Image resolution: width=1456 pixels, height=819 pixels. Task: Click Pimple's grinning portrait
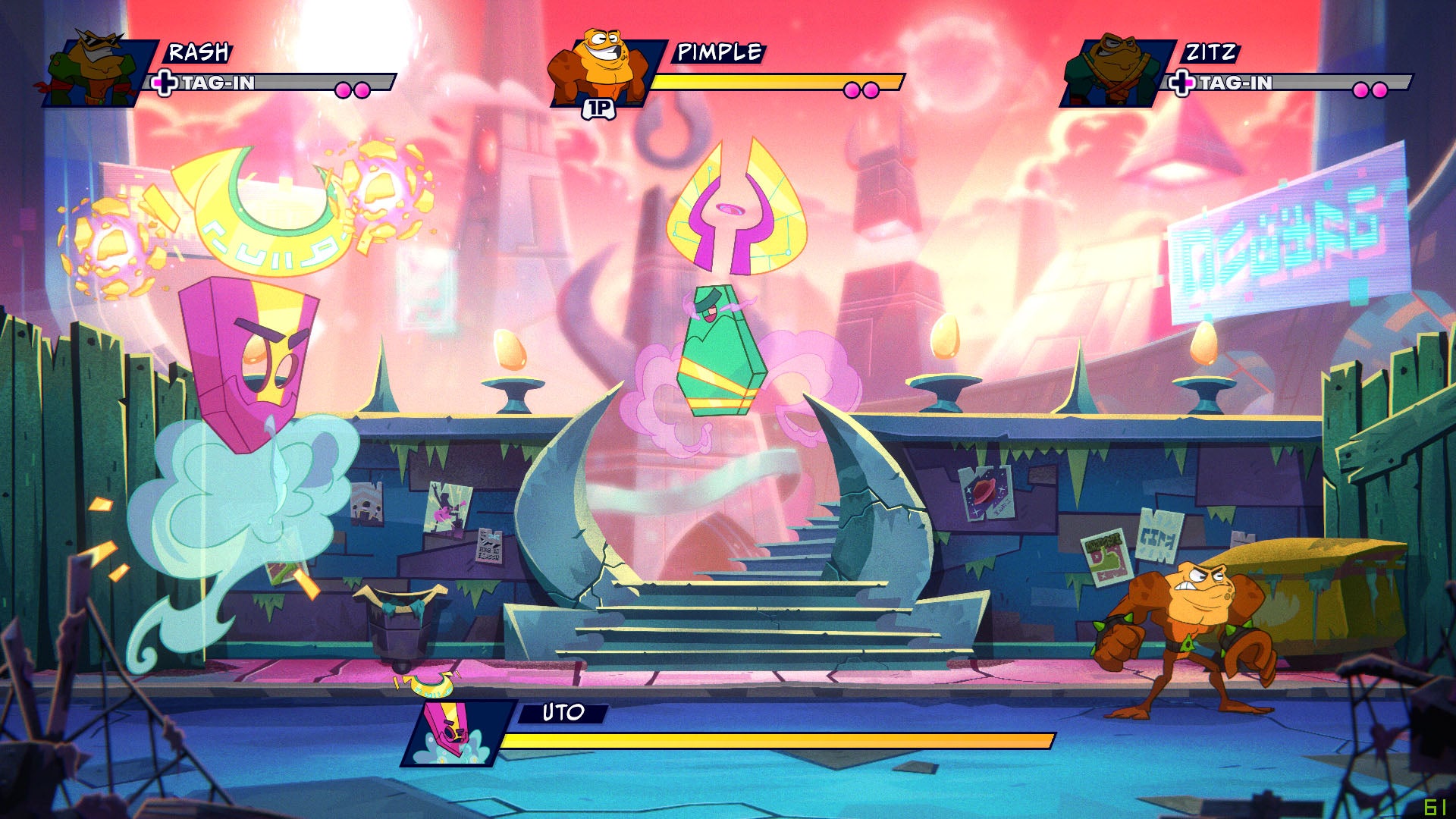pos(601,67)
